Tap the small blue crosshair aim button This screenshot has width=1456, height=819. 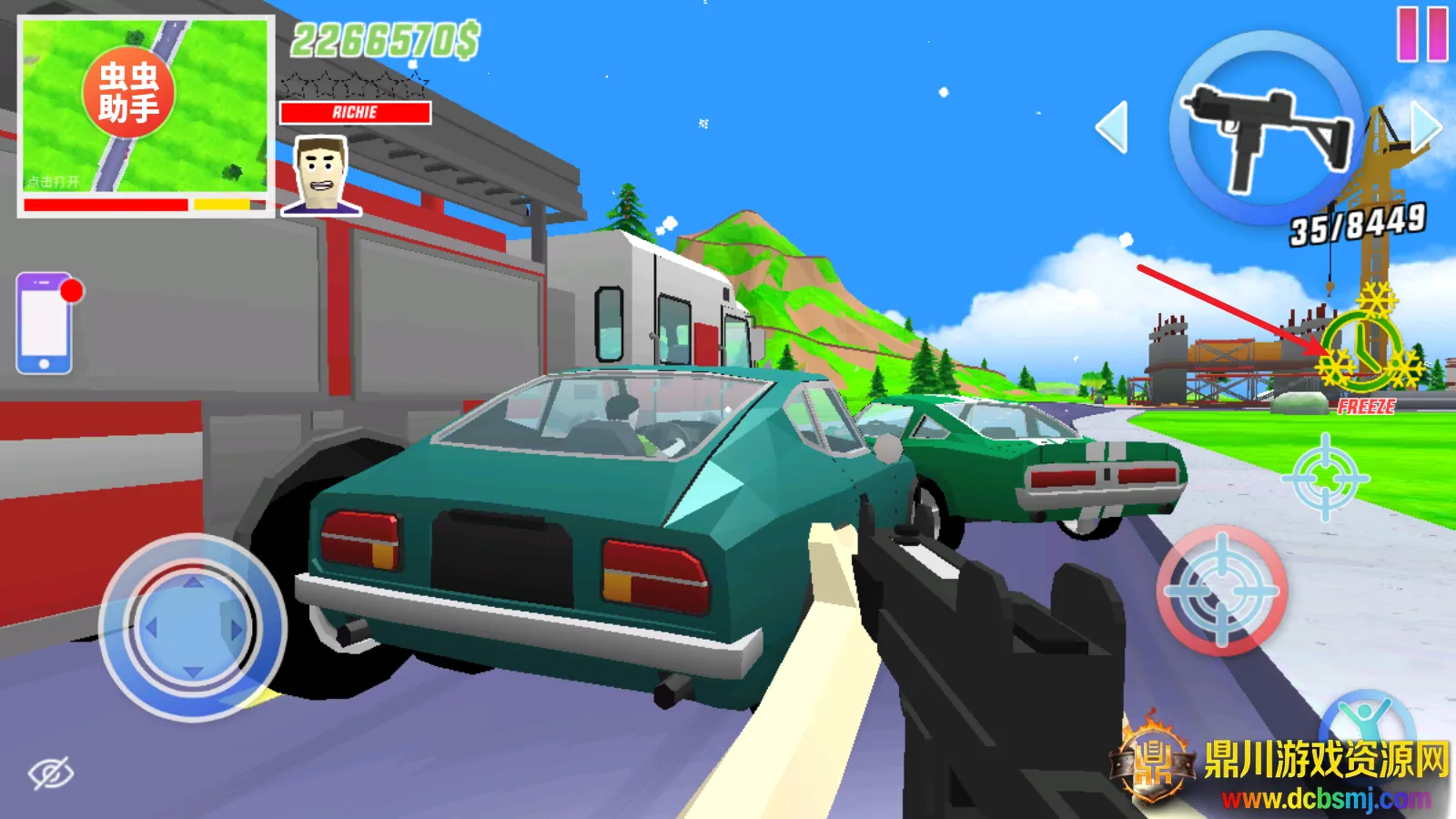1324,477
